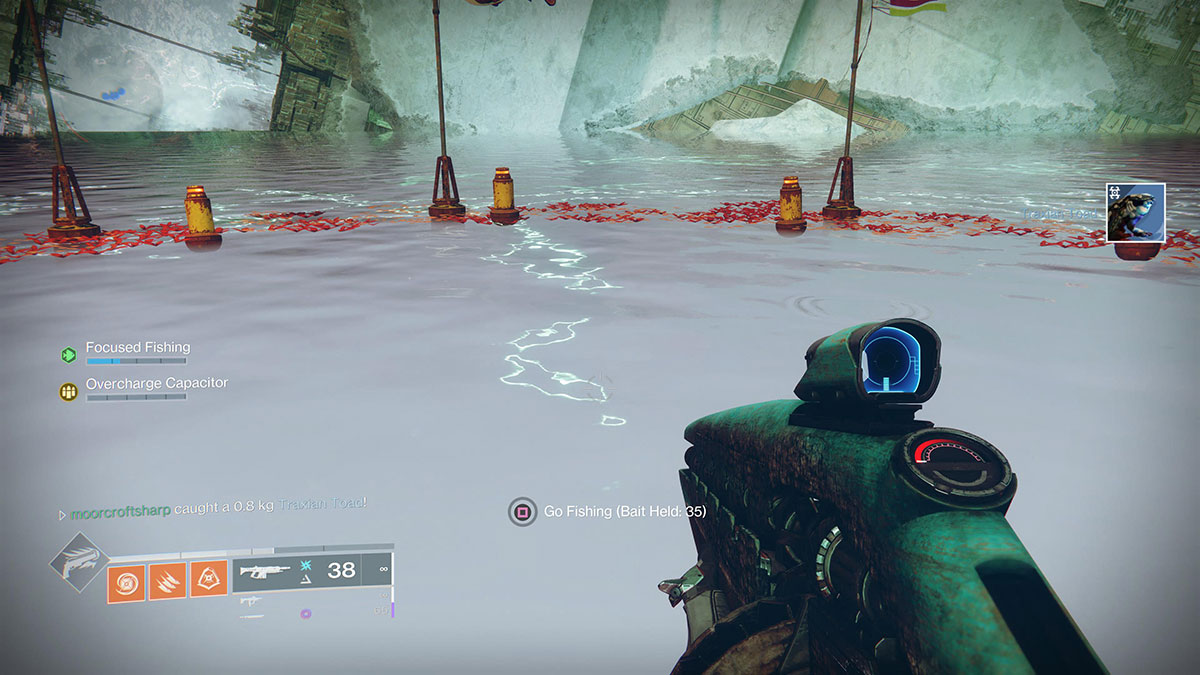Select the orange swirling grenade ability icon
Viewport: 1200px width, 675px height.
126,580
